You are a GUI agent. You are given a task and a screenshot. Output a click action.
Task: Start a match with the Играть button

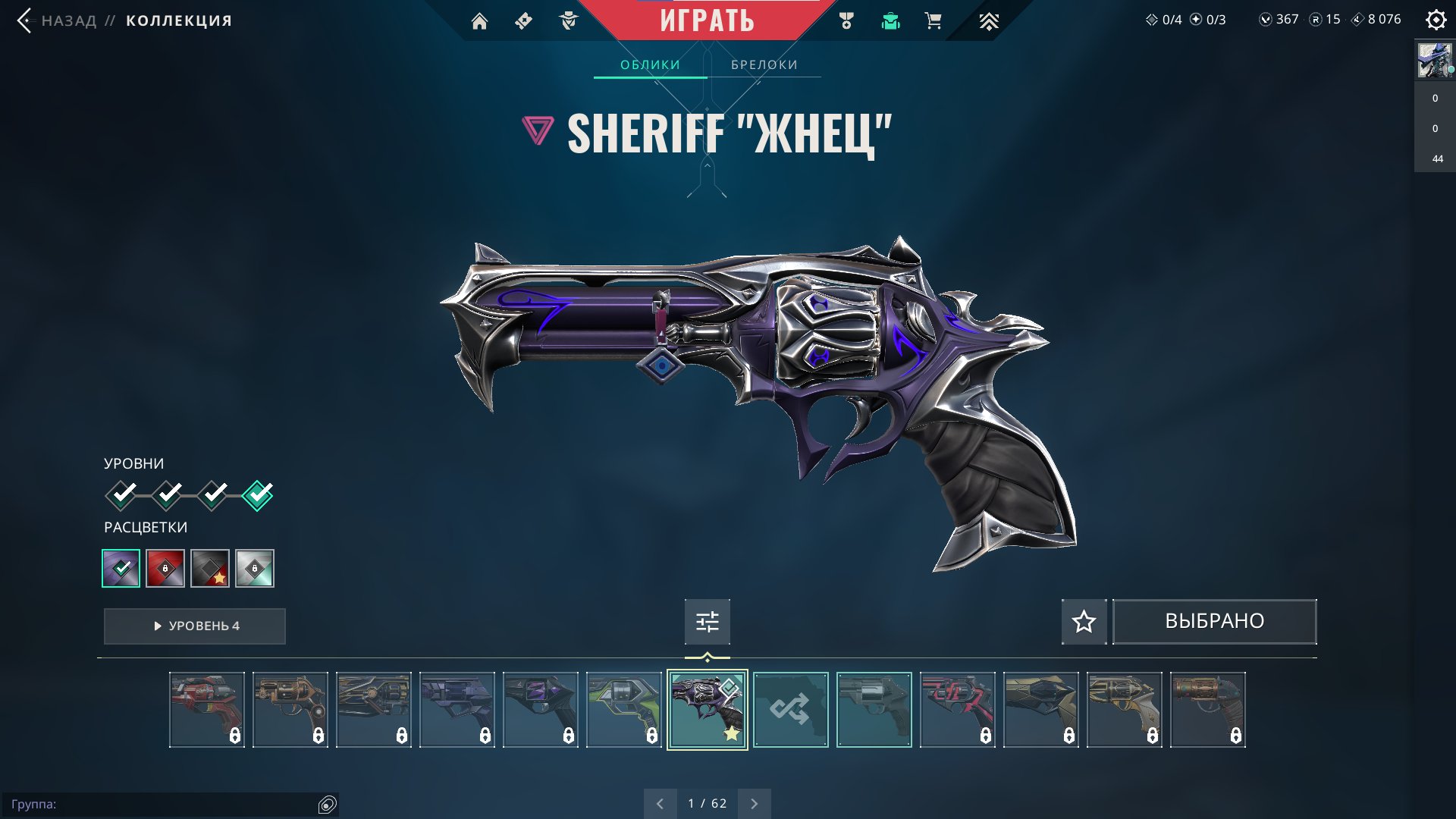(707, 20)
